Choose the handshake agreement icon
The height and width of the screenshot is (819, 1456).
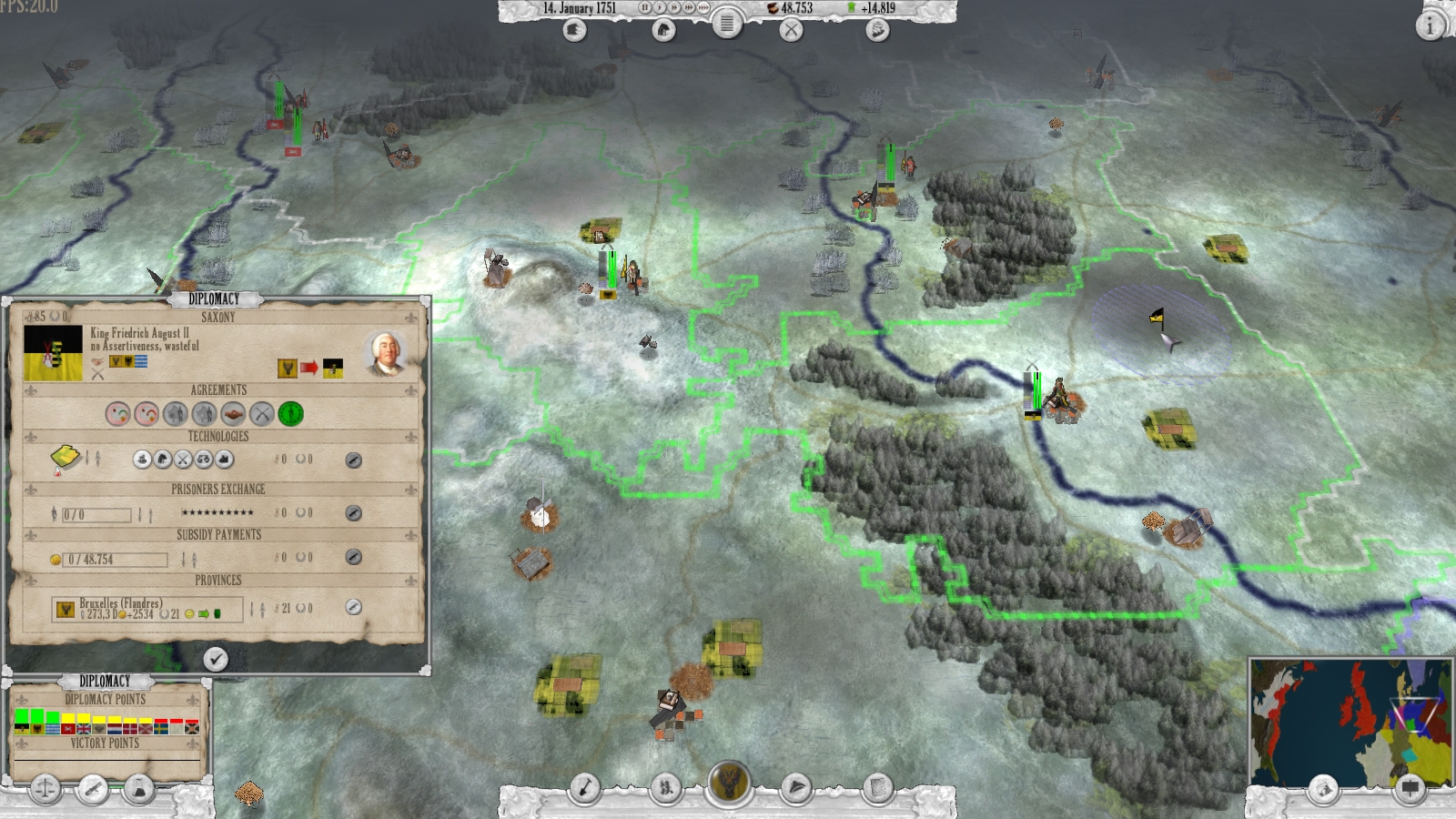pyautogui.click(x=233, y=414)
